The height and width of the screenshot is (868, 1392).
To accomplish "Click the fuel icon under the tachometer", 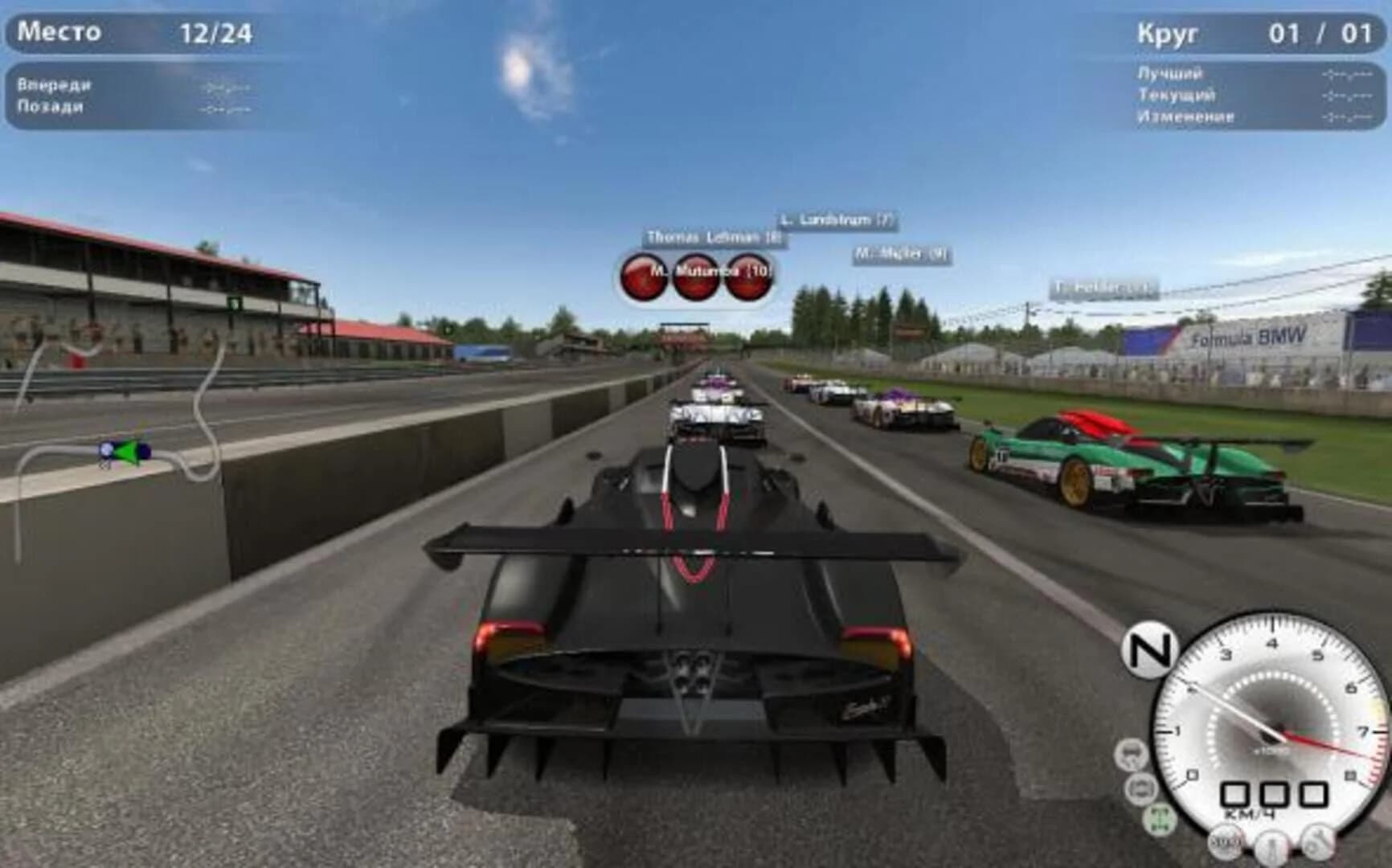I will coord(1226,844).
